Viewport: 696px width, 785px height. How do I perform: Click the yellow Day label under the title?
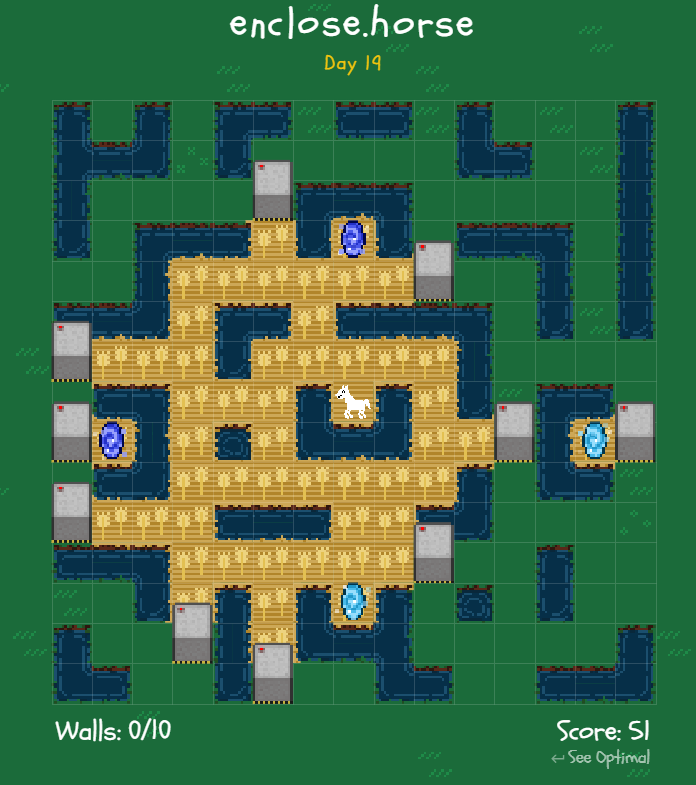(x=352, y=63)
